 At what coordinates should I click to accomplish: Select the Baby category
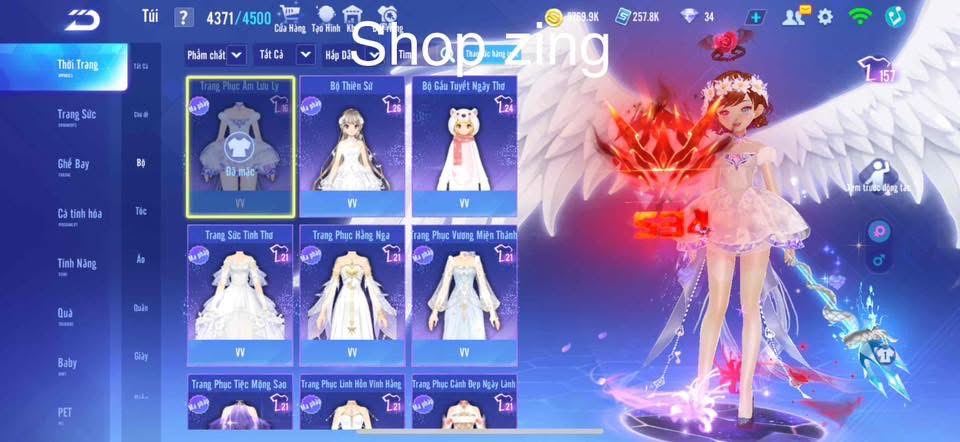click(68, 364)
